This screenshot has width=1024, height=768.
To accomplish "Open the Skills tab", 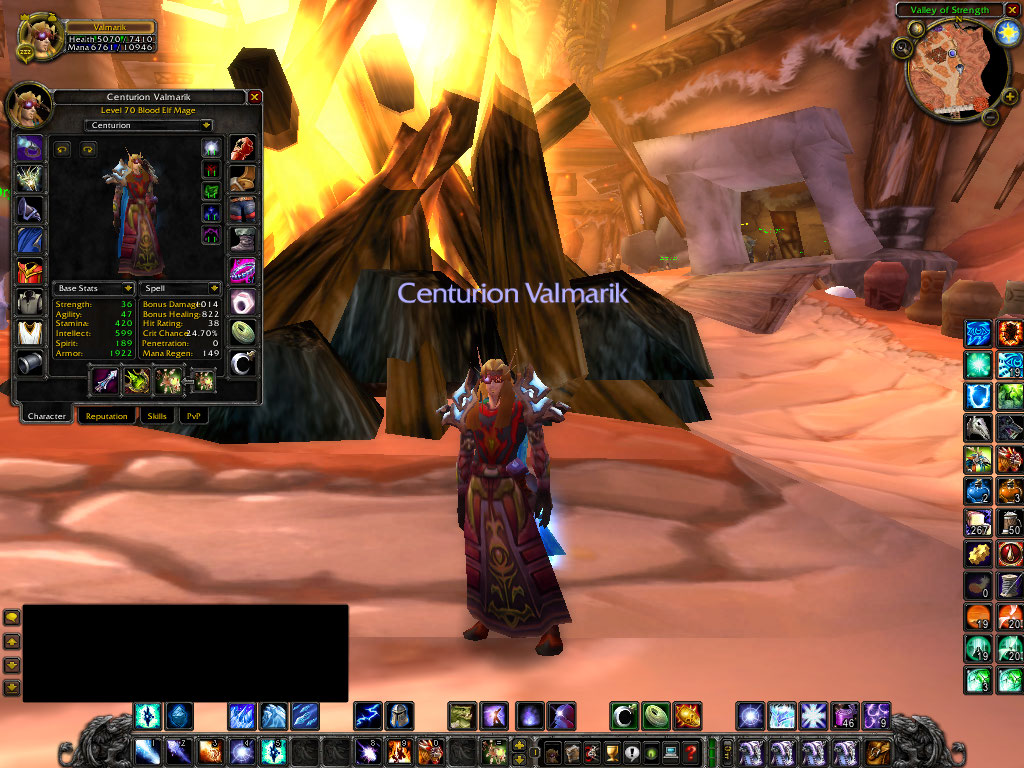I will coord(157,416).
